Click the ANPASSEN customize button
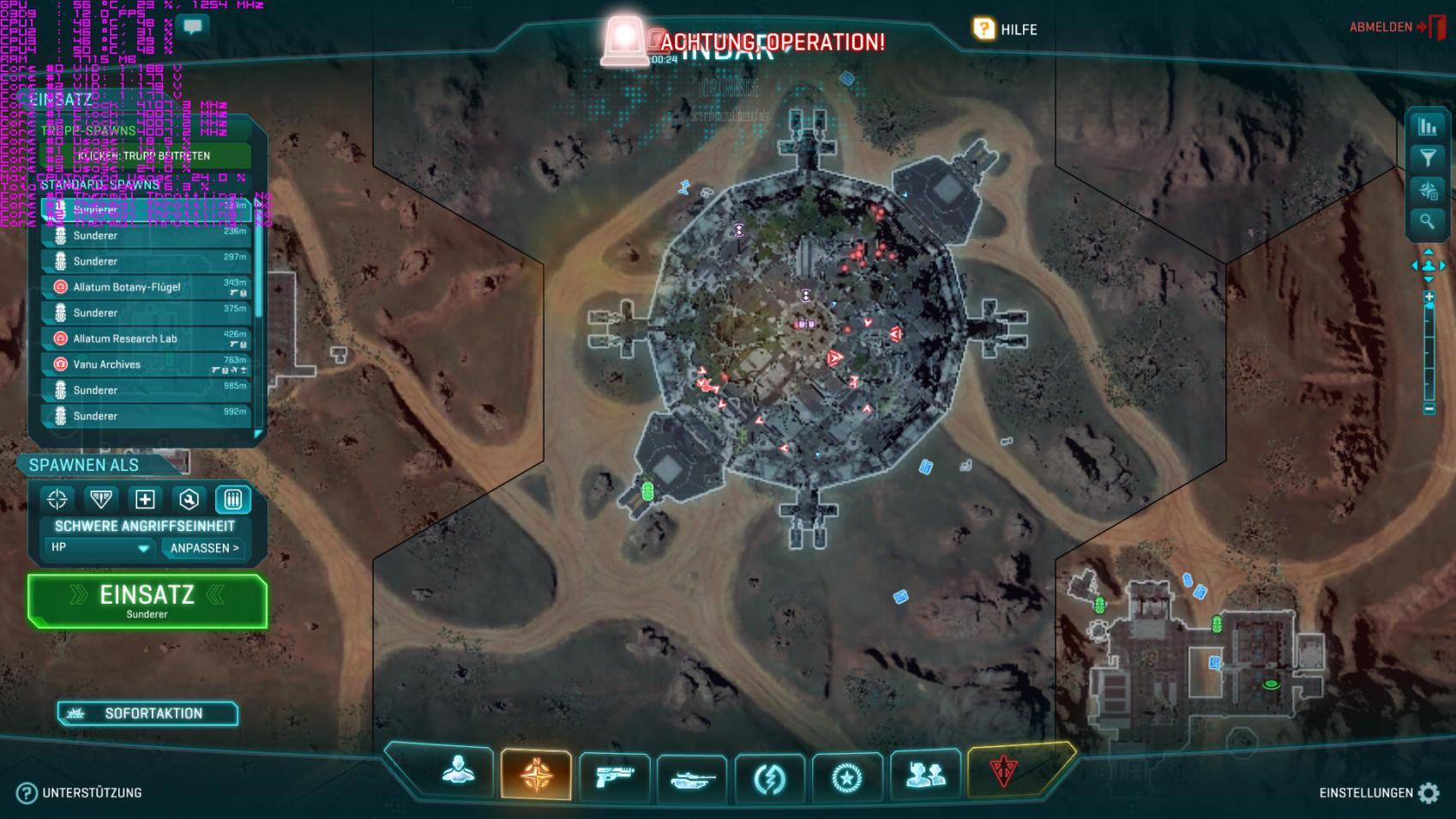Viewport: 1456px width, 819px height. point(204,548)
